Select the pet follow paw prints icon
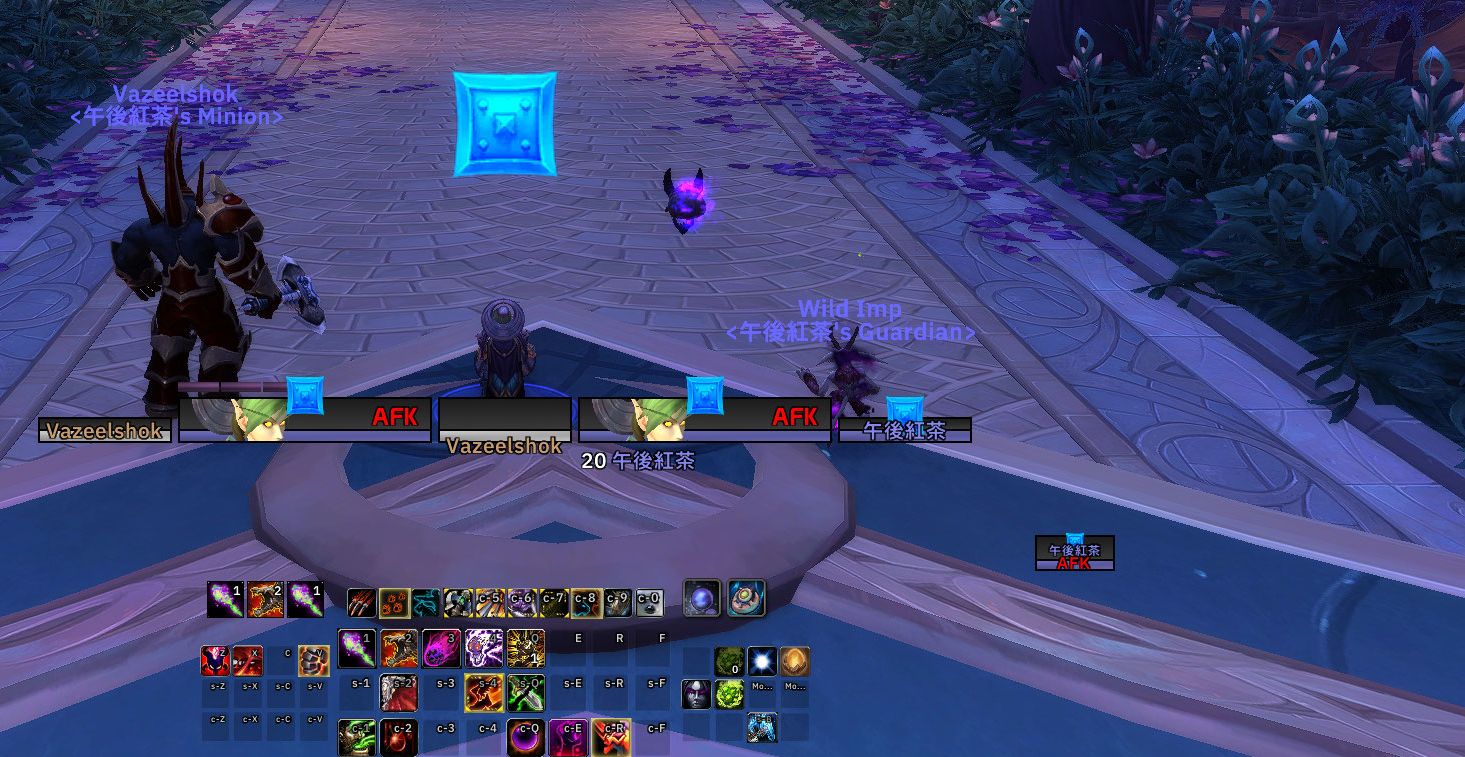The width and height of the screenshot is (1465, 757). point(394,603)
